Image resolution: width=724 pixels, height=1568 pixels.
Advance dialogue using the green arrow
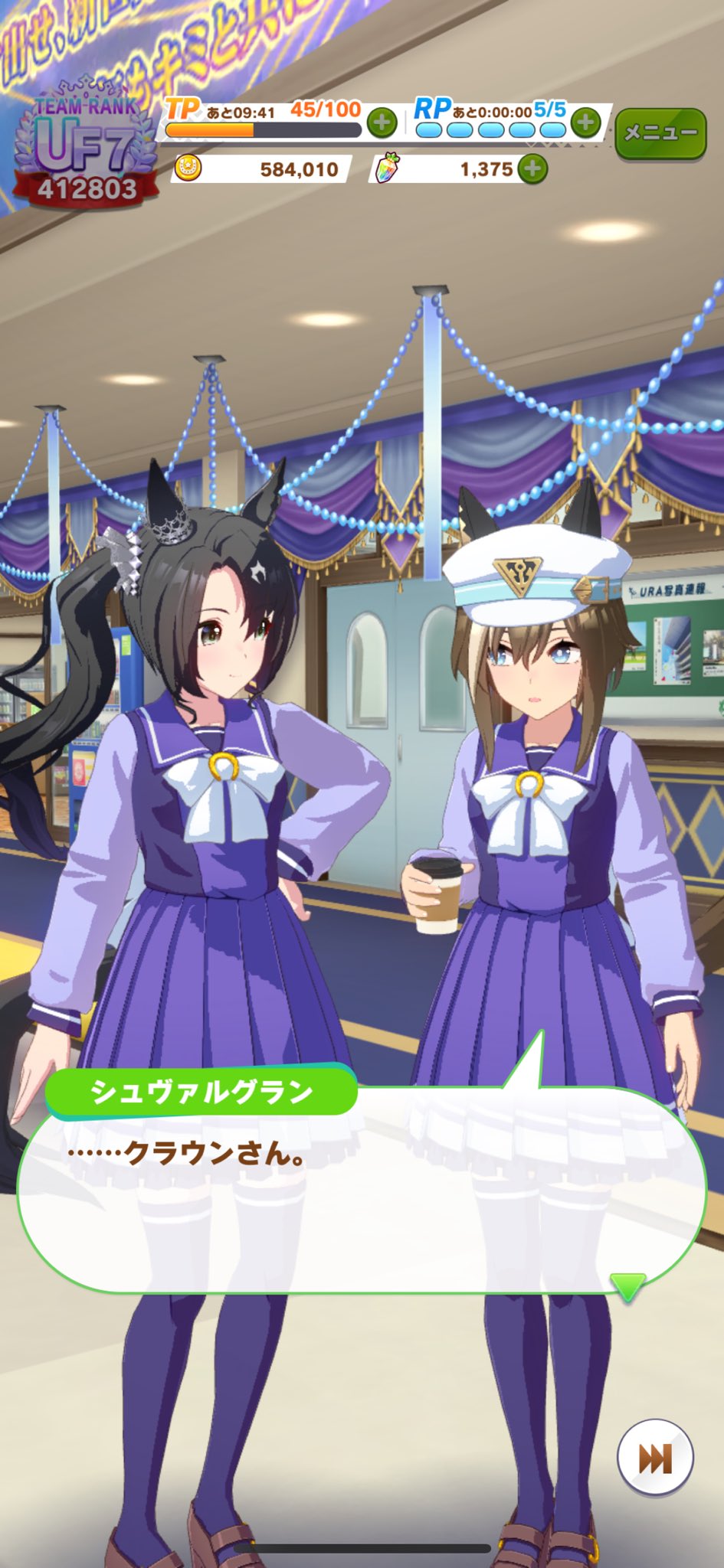point(627,1286)
